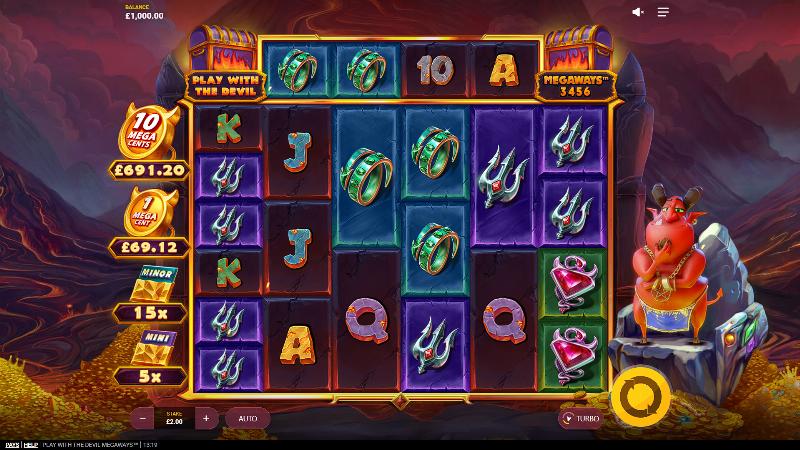Toggle the sound speaker icon
The width and height of the screenshot is (800, 450).
coord(638,12)
